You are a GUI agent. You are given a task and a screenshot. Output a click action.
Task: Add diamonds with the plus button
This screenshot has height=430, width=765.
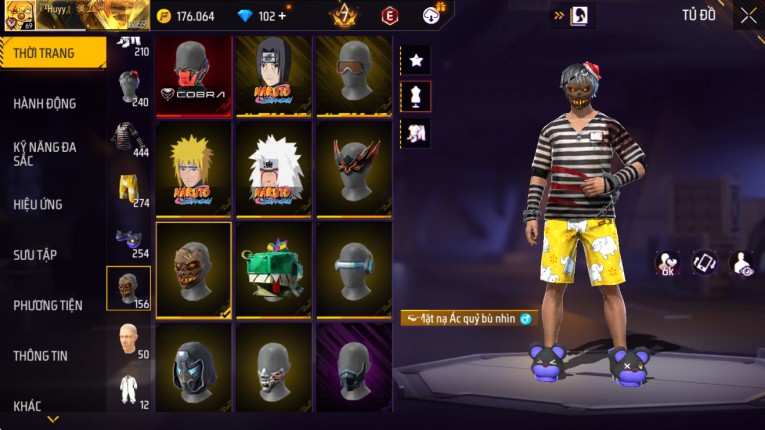point(281,16)
